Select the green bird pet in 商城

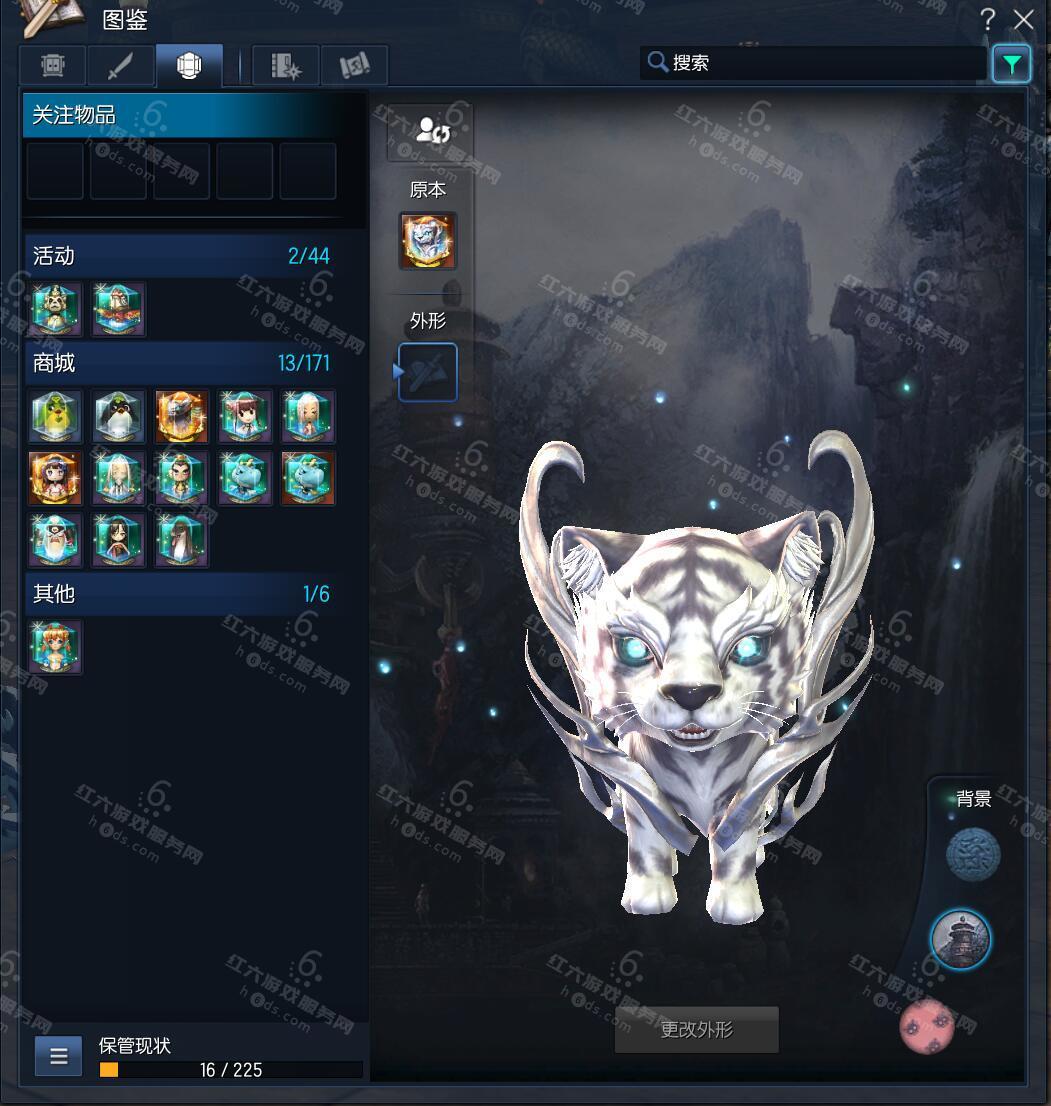[x=56, y=416]
